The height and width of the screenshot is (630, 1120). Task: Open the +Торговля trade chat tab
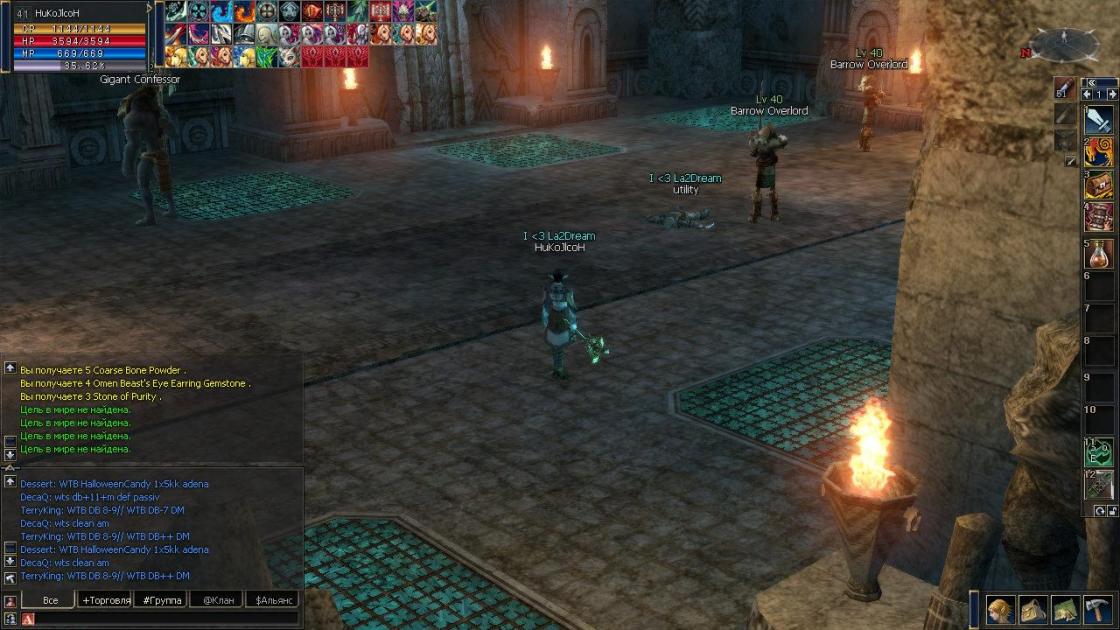point(106,600)
